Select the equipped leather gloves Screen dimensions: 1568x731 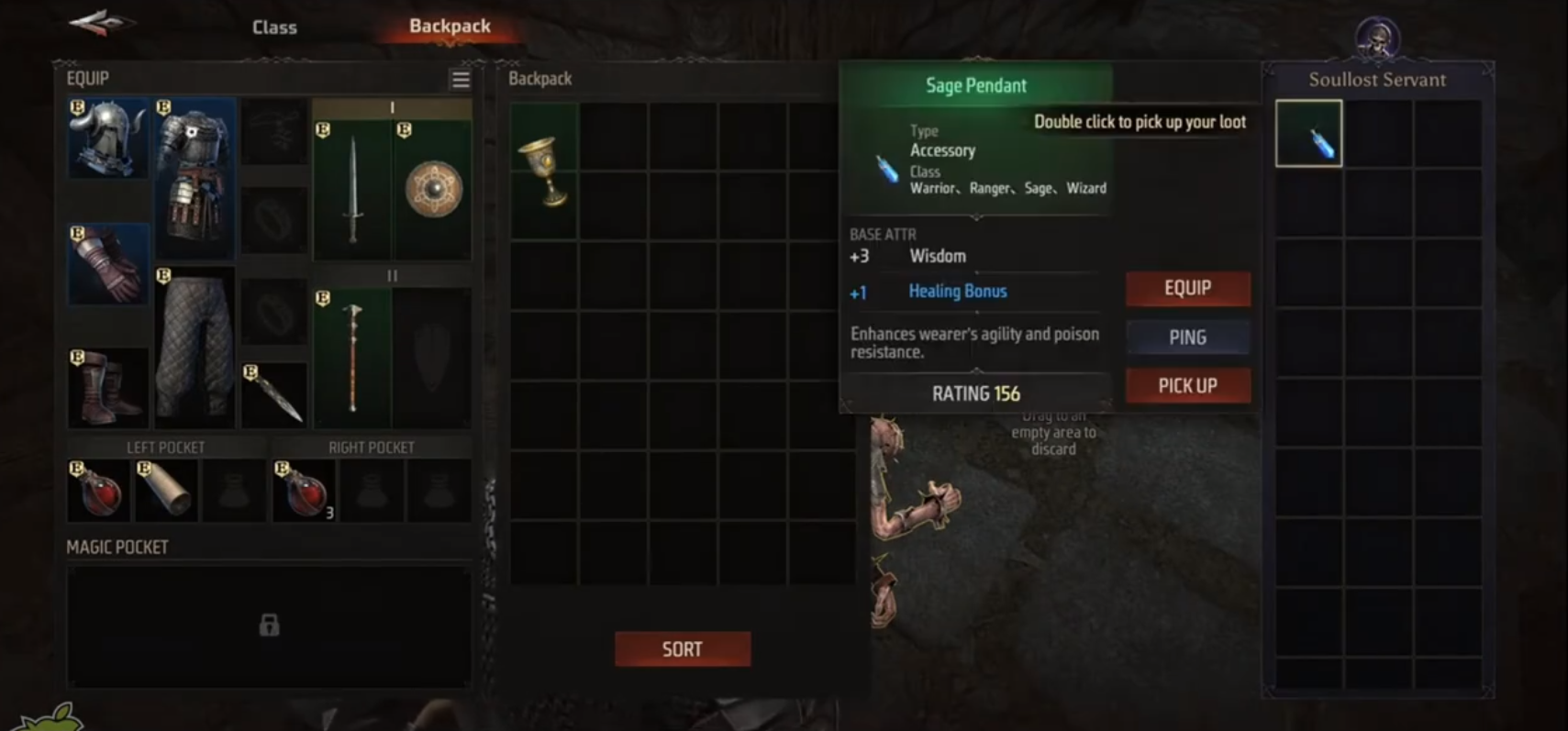(x=108, y=264)
